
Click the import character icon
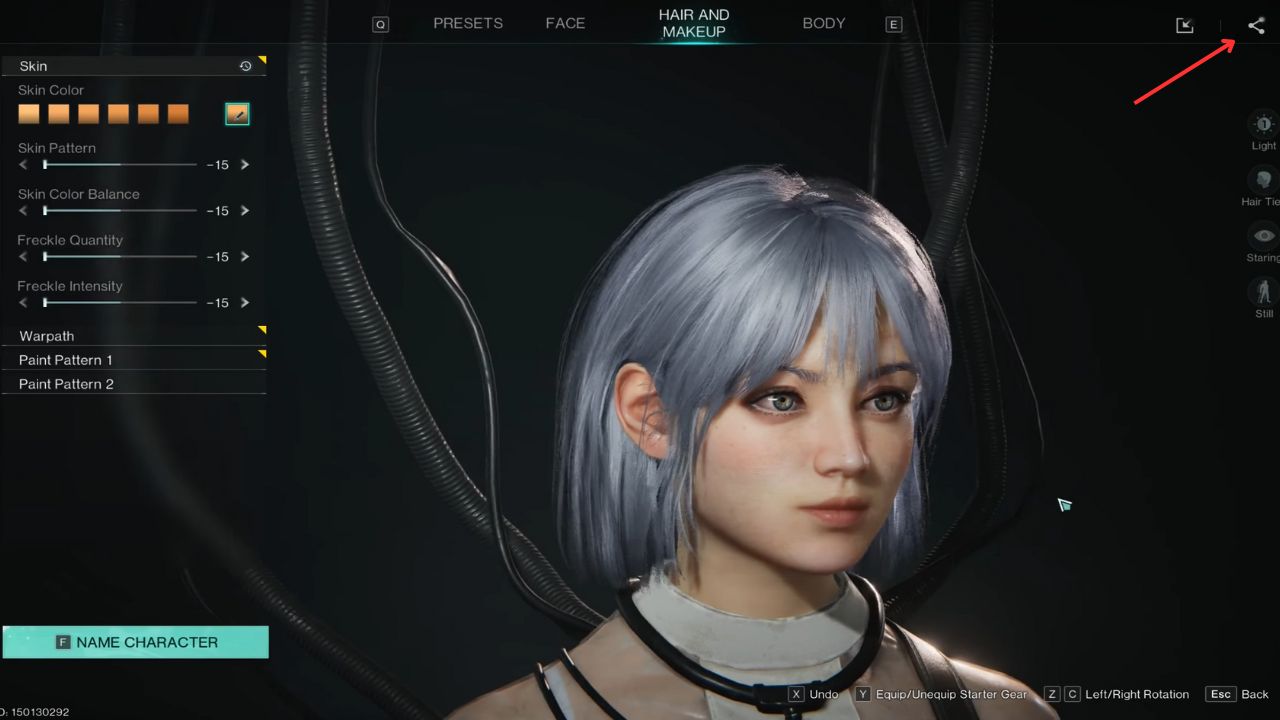pos(1184,25)
